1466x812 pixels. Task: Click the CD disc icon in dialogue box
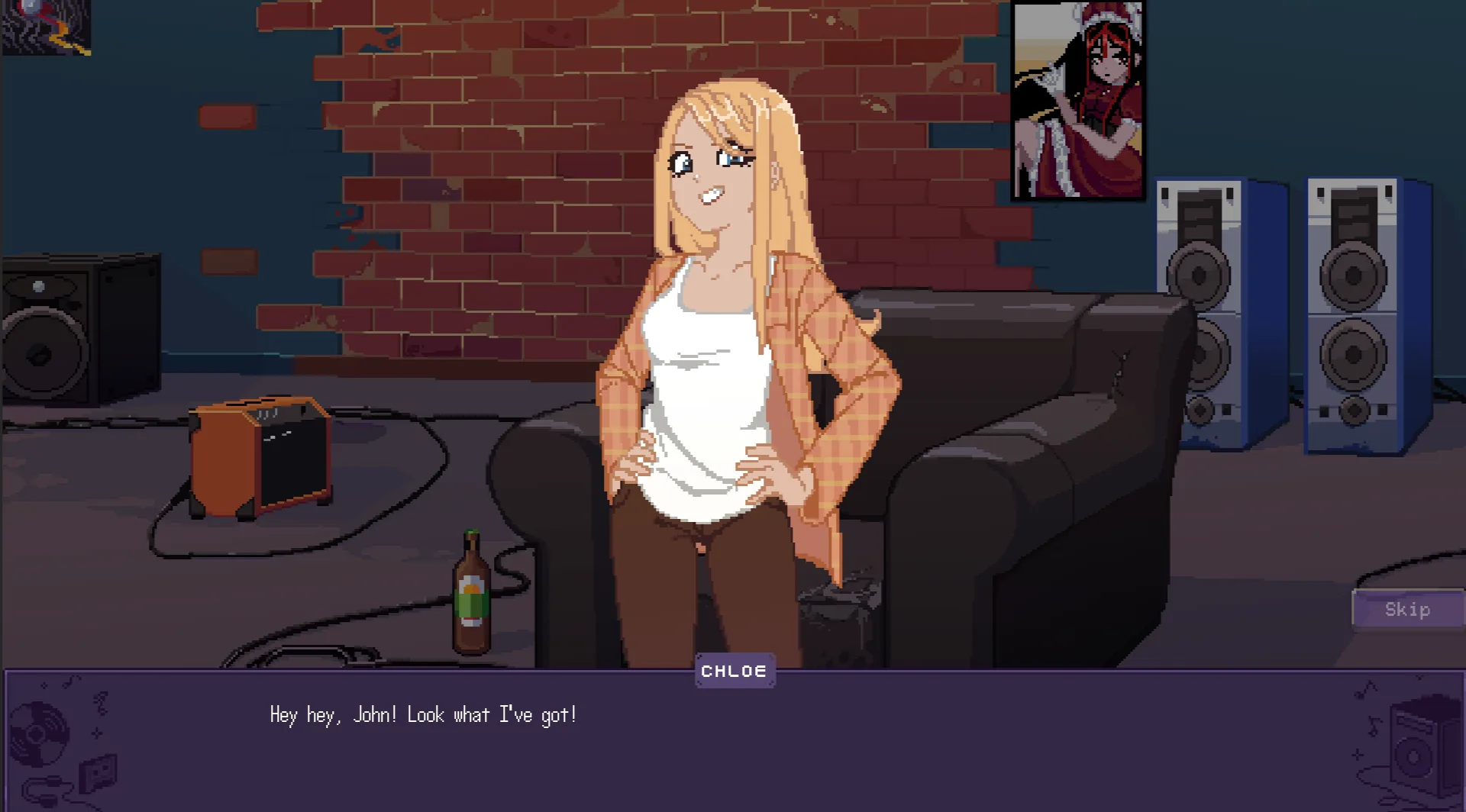point(37,734)
